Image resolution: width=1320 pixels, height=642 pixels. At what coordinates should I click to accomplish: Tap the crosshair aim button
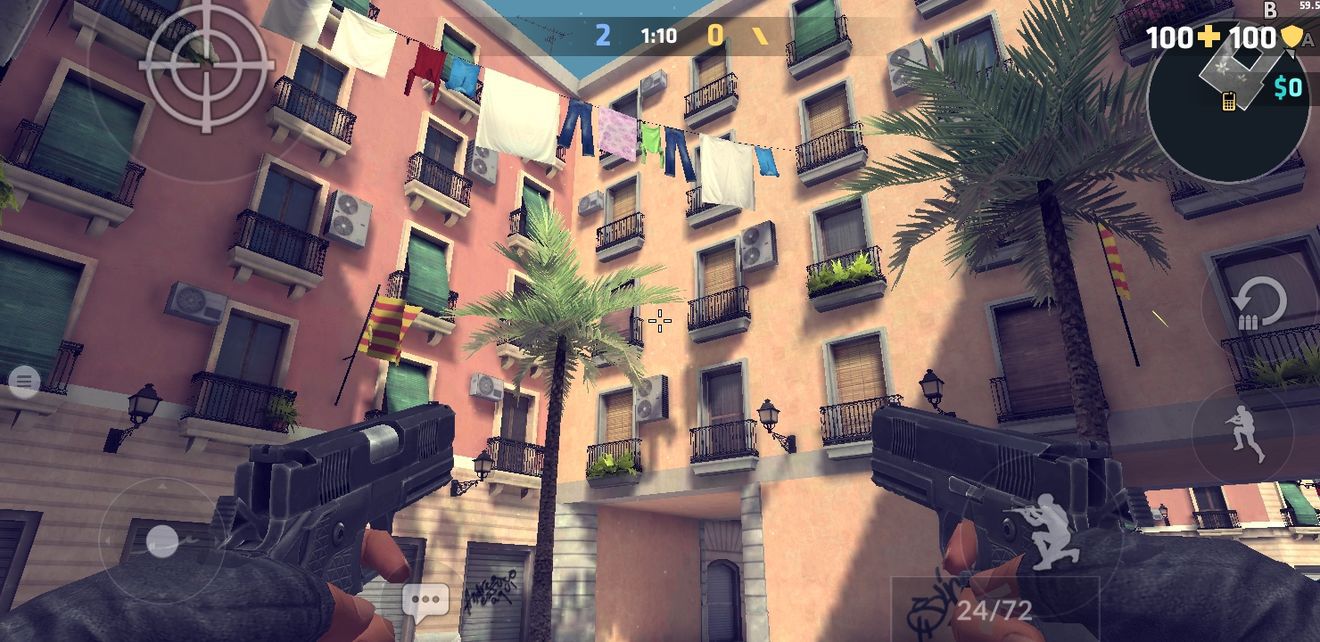click(206, 65)
